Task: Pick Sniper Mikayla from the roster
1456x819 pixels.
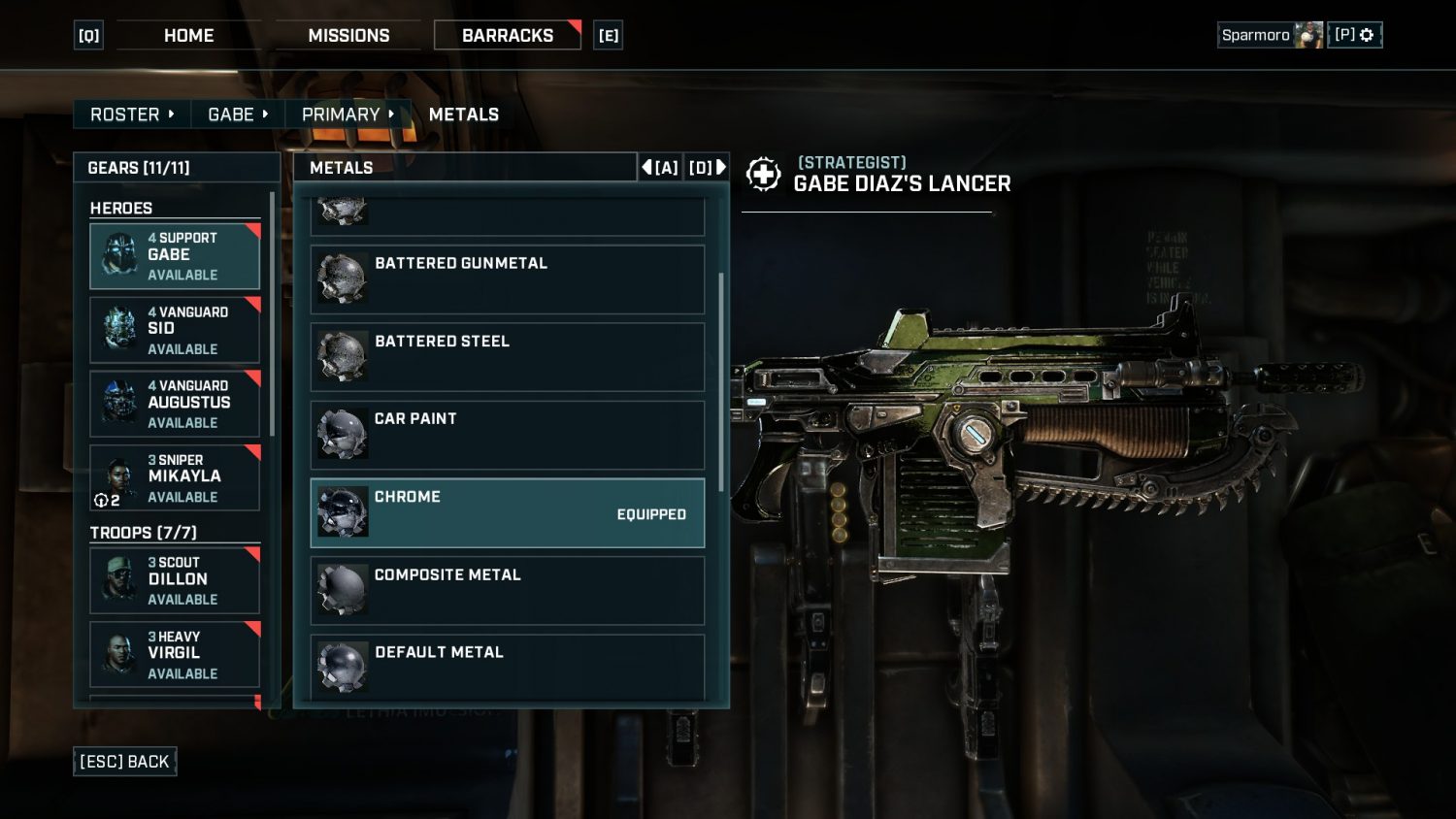Action: tap(175, 477)
